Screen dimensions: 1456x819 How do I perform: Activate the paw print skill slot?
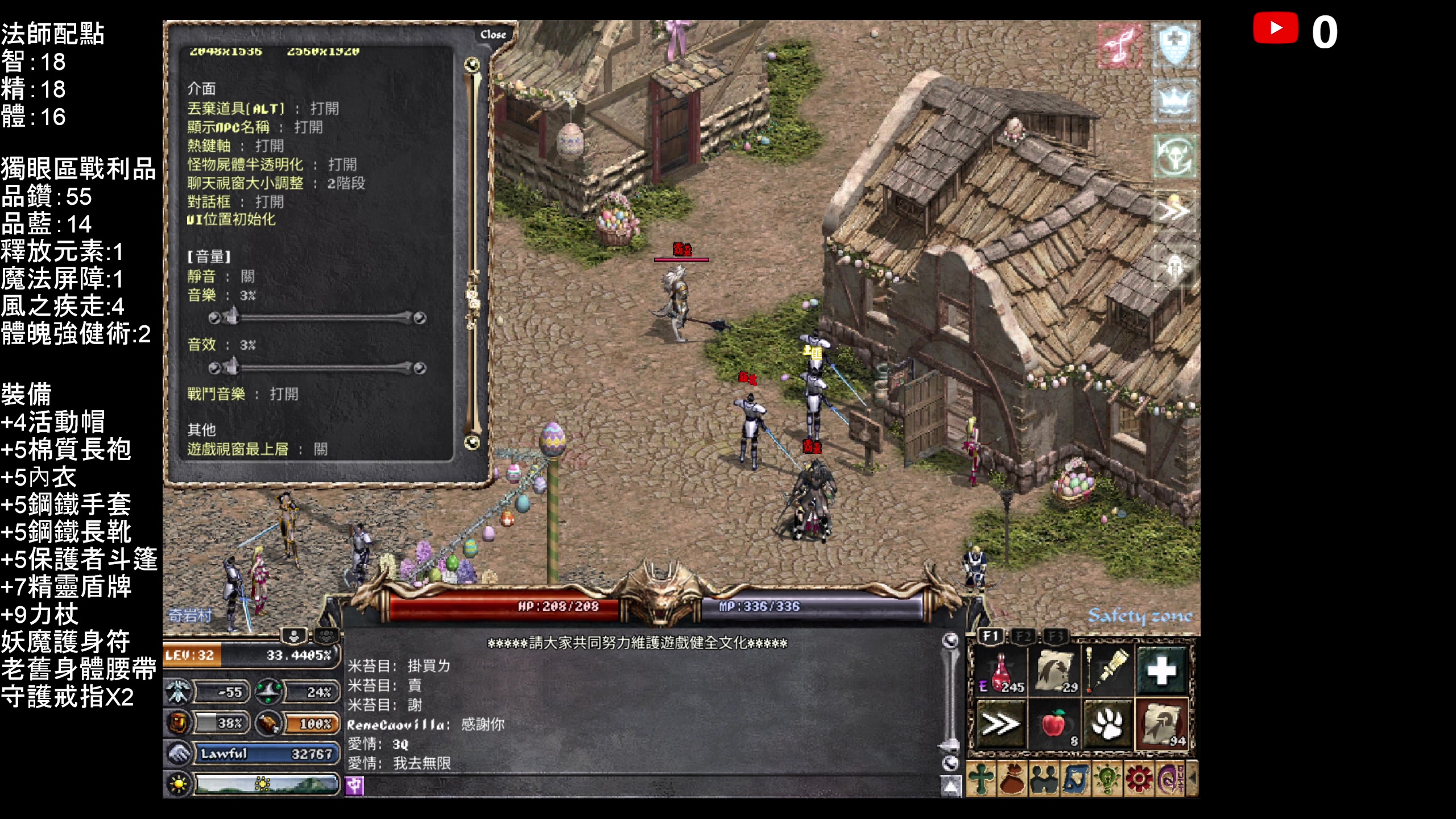[x=1107, y=725]
